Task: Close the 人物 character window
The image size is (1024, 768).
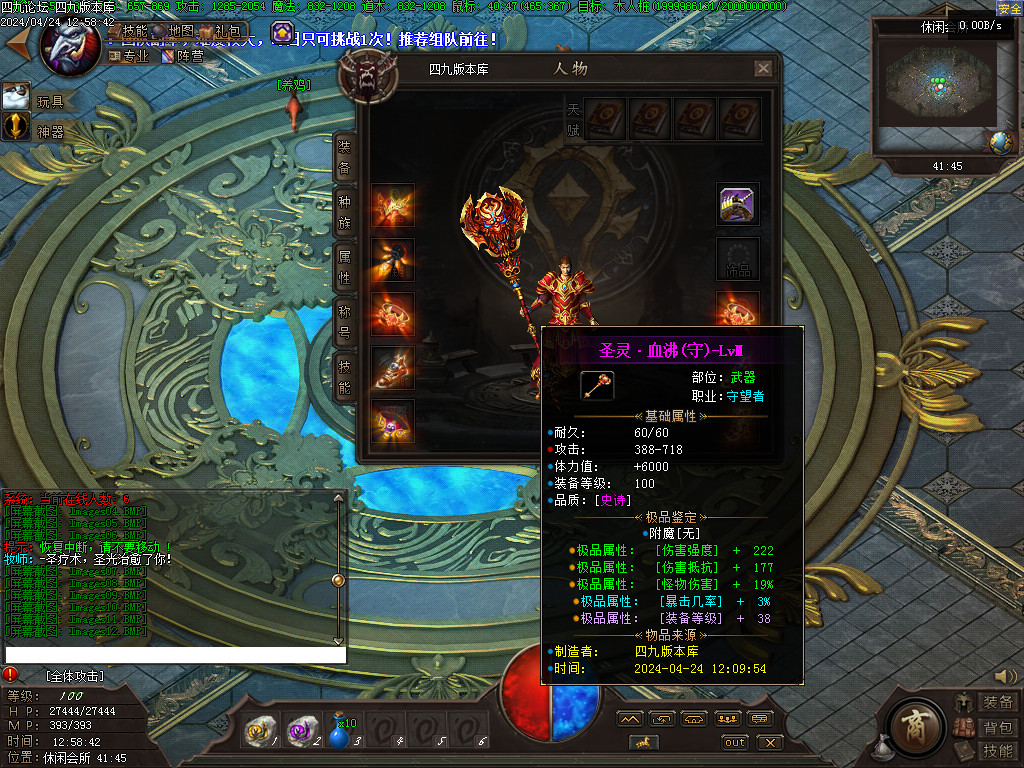Action: (763, 69)
